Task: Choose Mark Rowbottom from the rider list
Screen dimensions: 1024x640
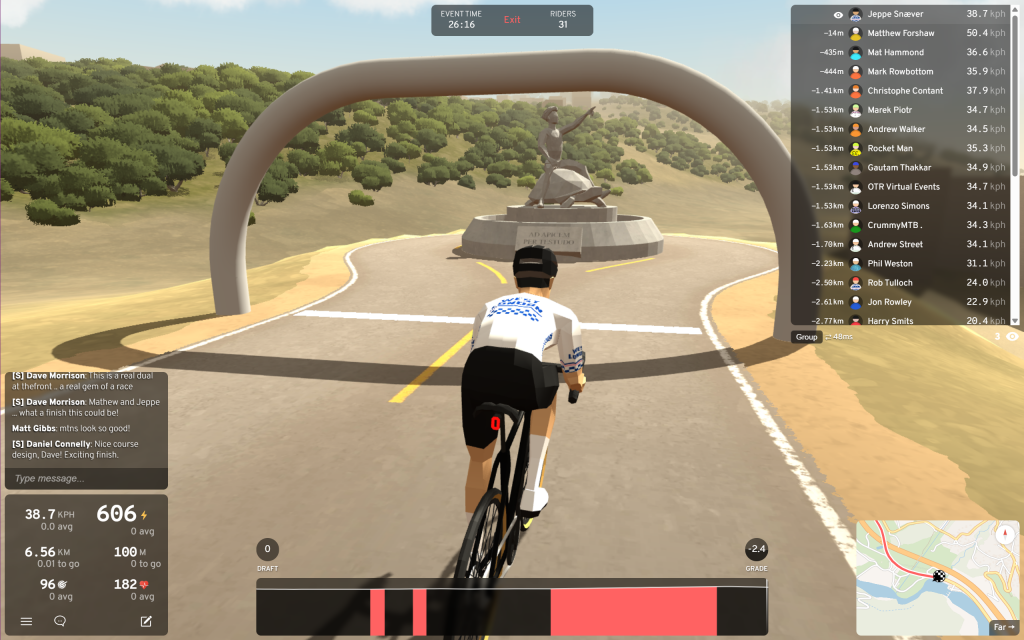Action: point(901,71)
